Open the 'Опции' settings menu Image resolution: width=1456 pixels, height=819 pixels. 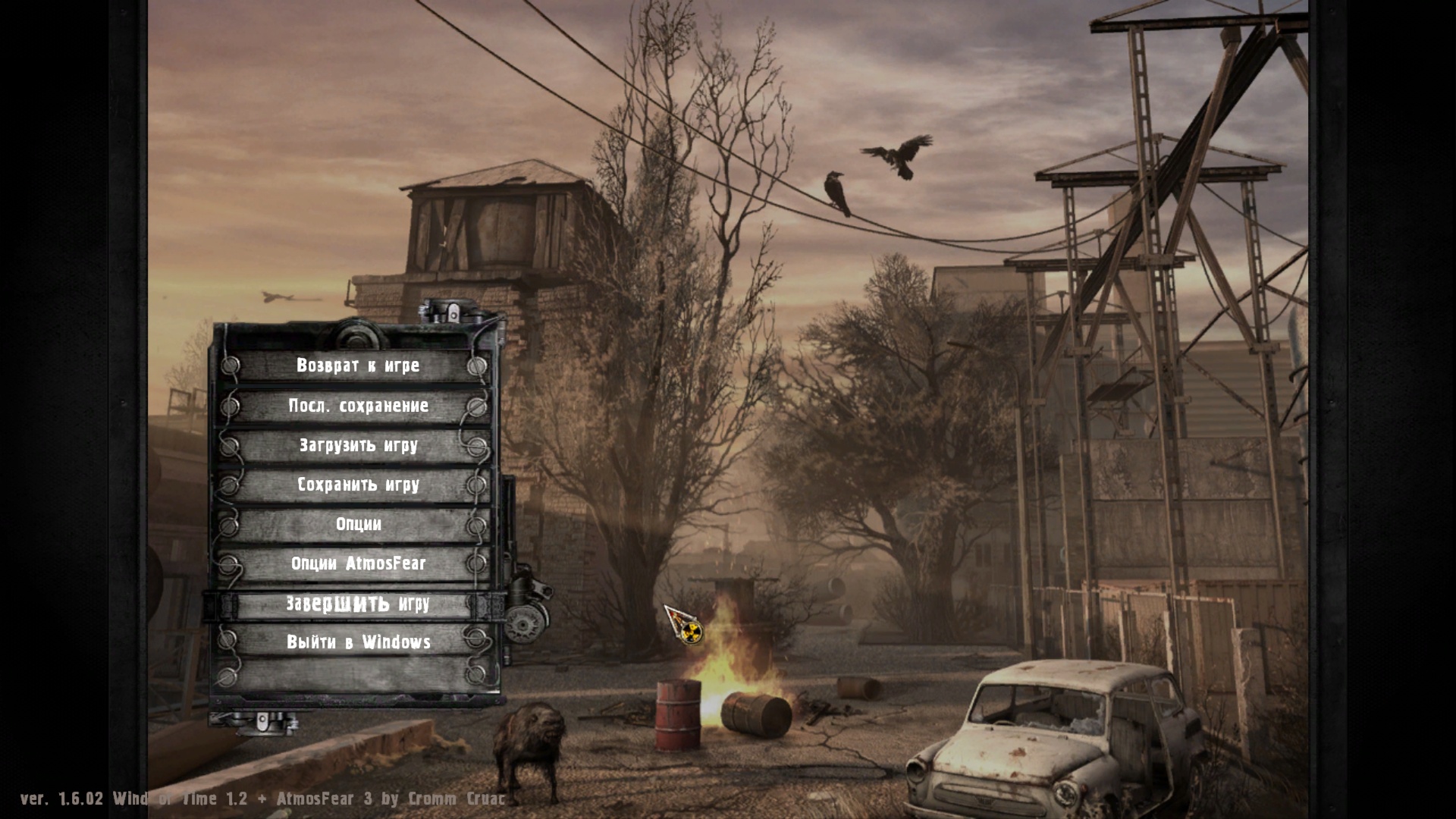(357, 525)
